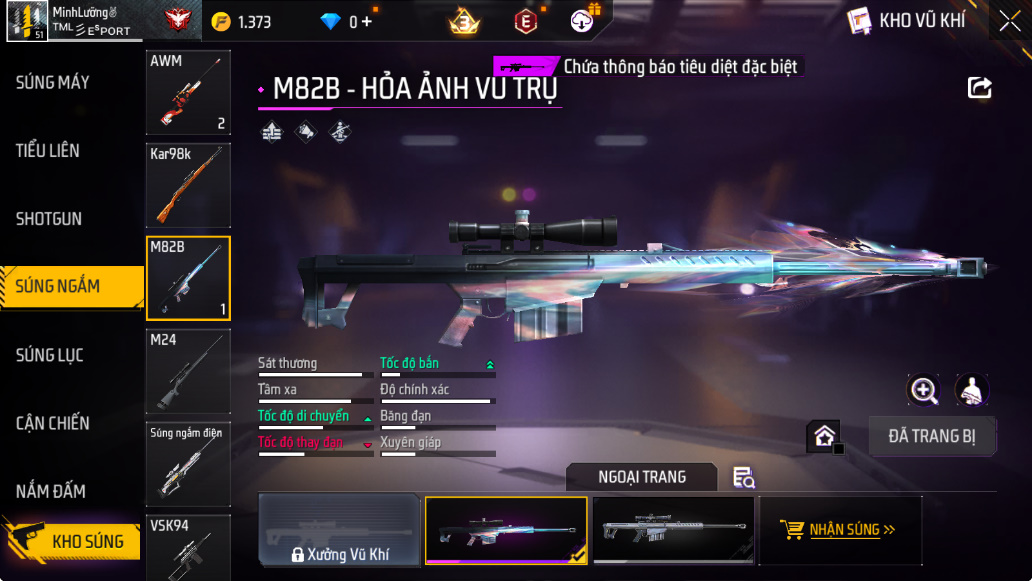1032x581 pixels.
Task: Choose the Kar98k rifle
Action: coord(188,184)
